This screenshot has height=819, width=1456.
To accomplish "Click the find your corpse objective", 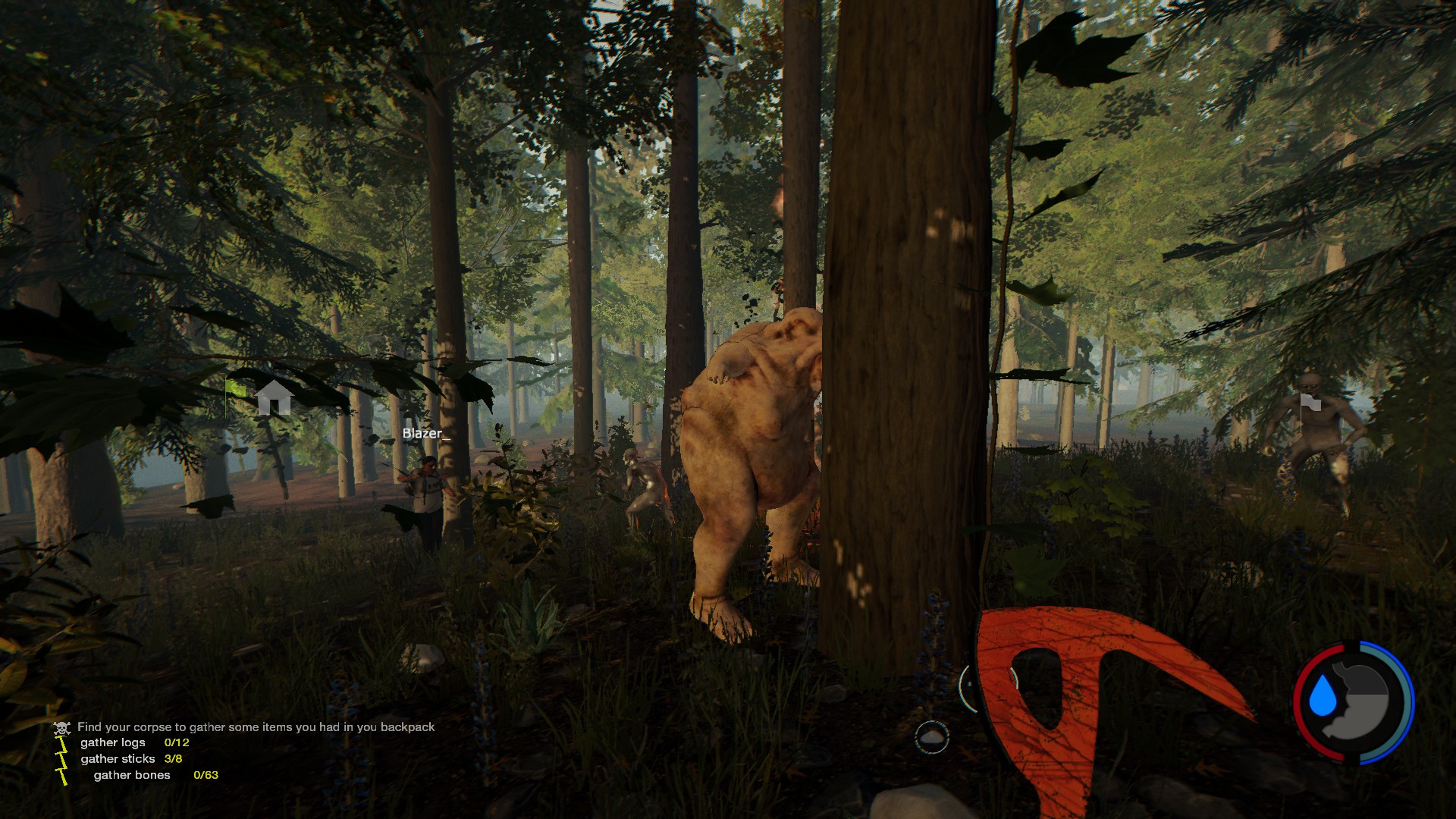I will coord(256,726).
